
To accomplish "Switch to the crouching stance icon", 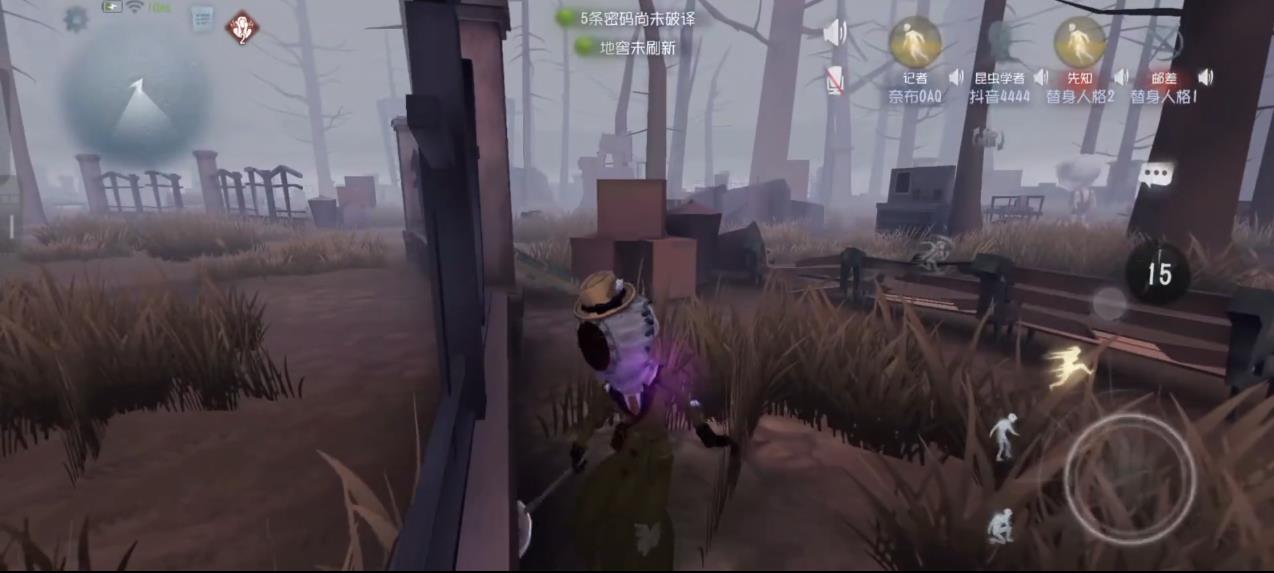I will [999, 524].
